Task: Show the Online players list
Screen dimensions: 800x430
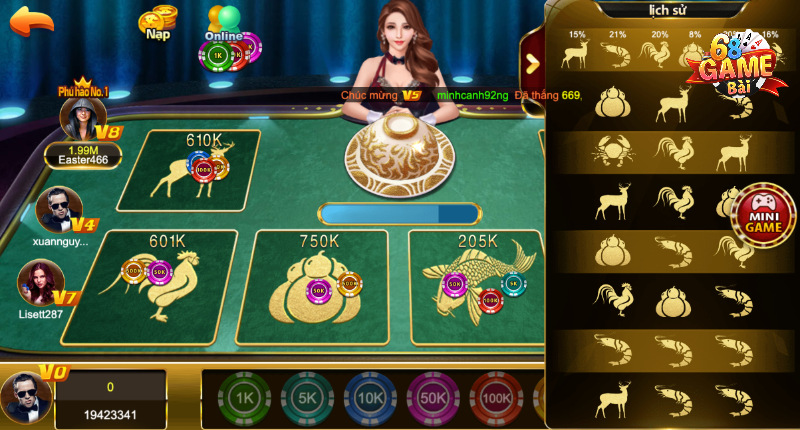Action: coord(224,22)
